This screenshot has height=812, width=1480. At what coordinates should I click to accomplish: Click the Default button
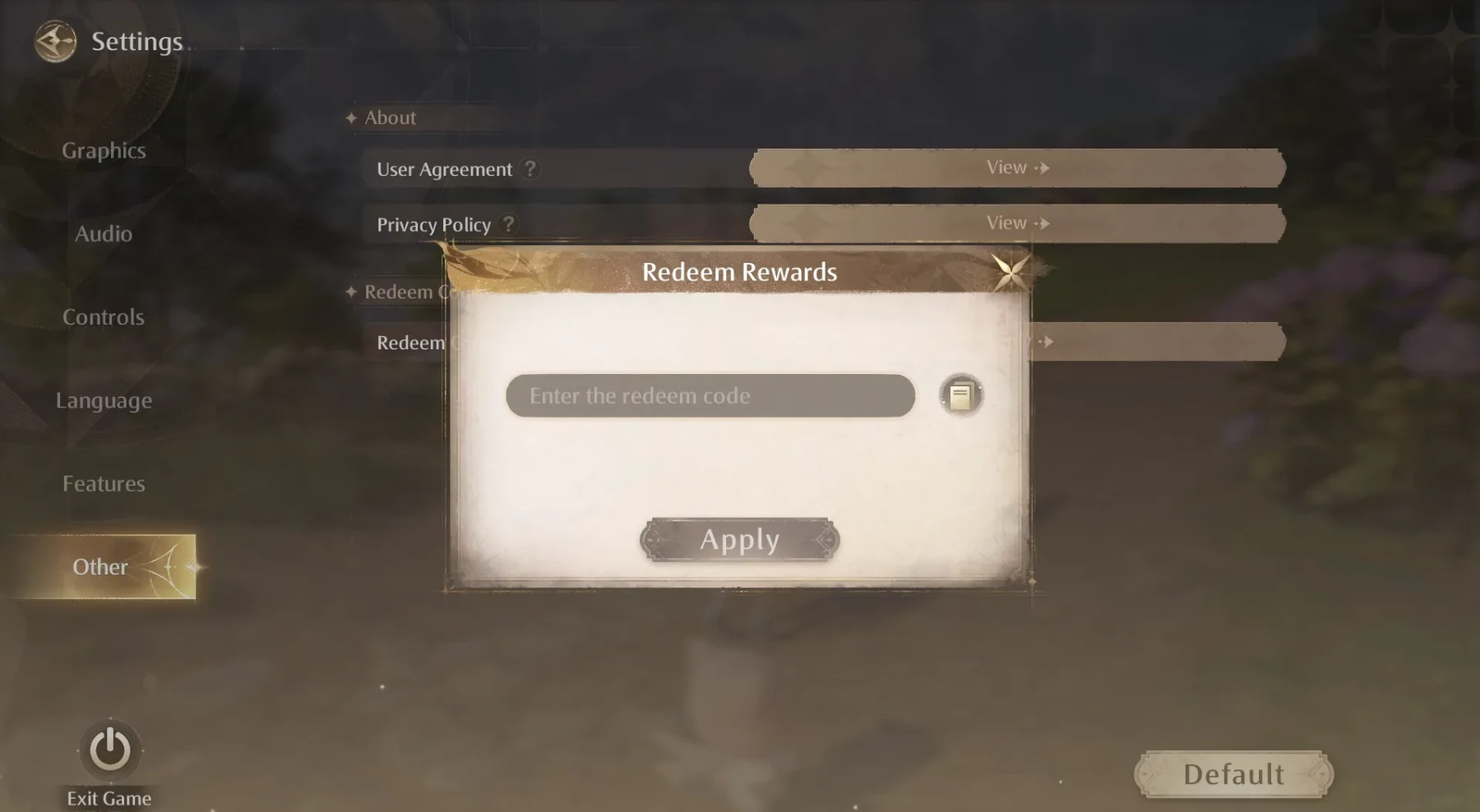click(1233, 773)
